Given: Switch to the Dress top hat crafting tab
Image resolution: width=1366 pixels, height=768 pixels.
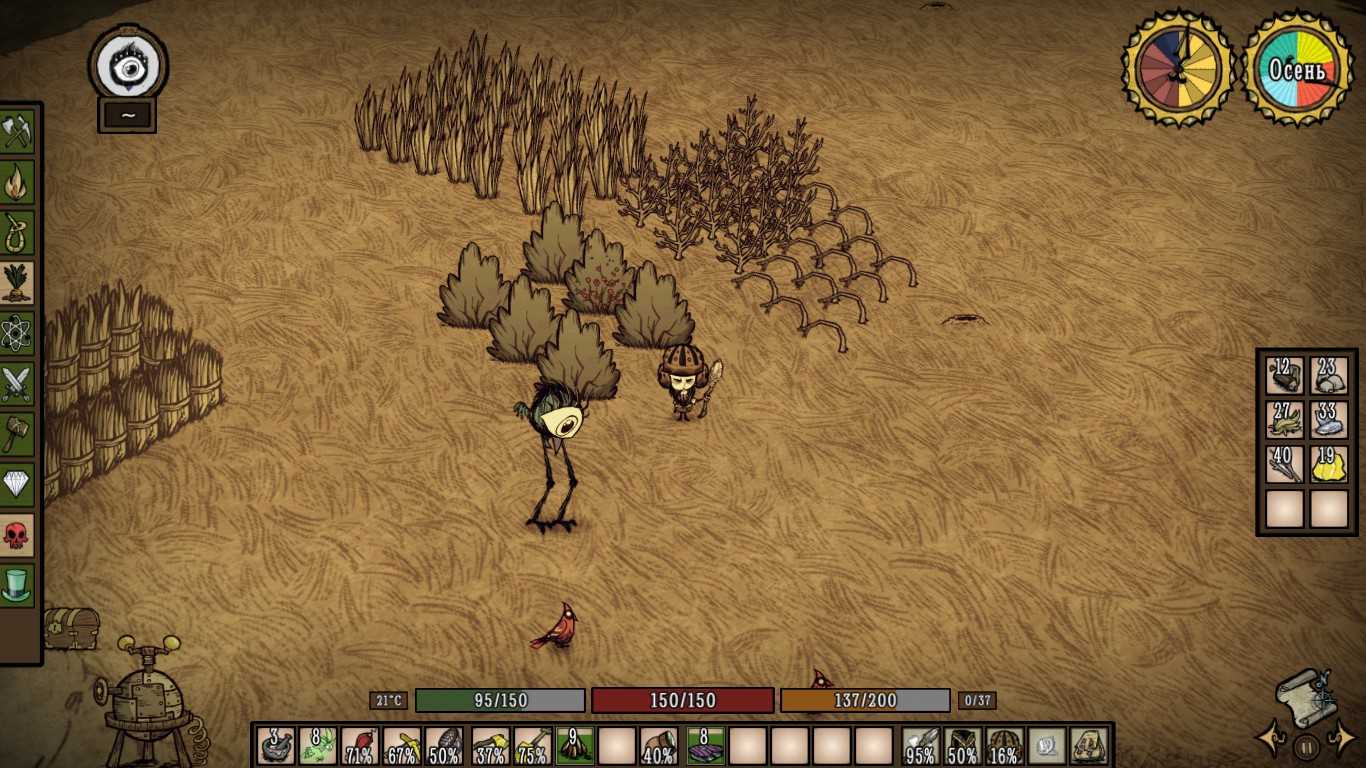Looking at the screenshot, I should point(17,586).
